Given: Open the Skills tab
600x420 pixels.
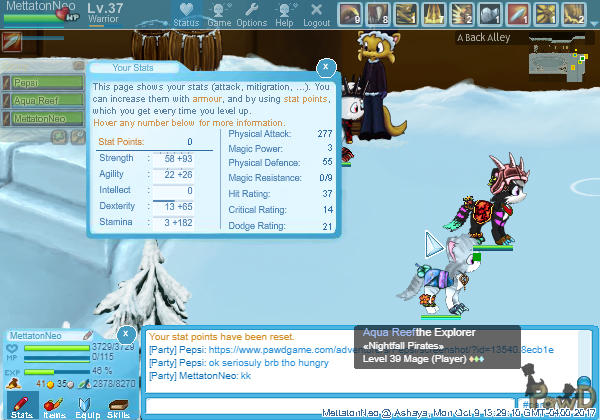Looking at the screenshot, I should pyautogui.click(x=118, y=403).
